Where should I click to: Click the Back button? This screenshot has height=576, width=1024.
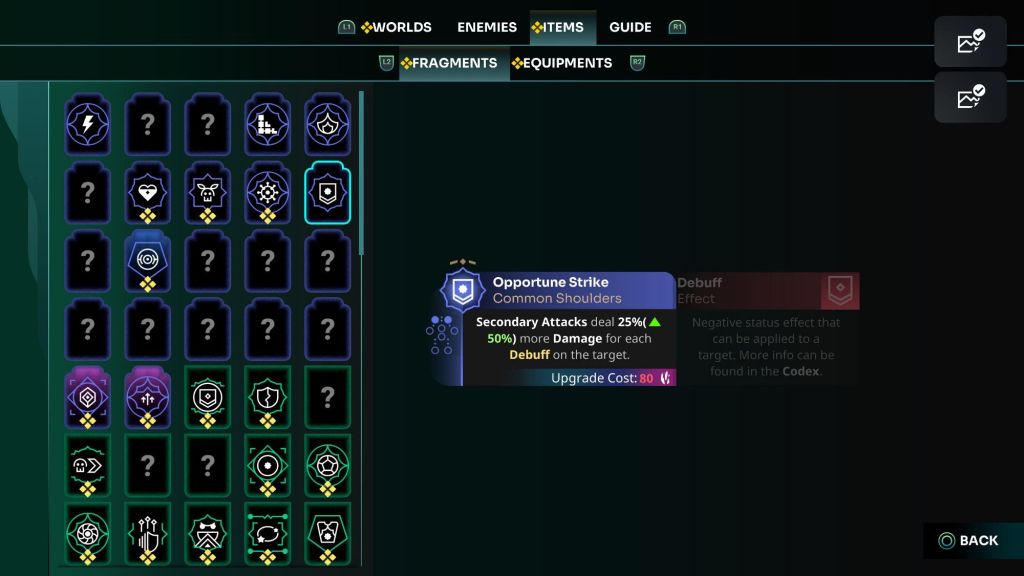point(968,541)
